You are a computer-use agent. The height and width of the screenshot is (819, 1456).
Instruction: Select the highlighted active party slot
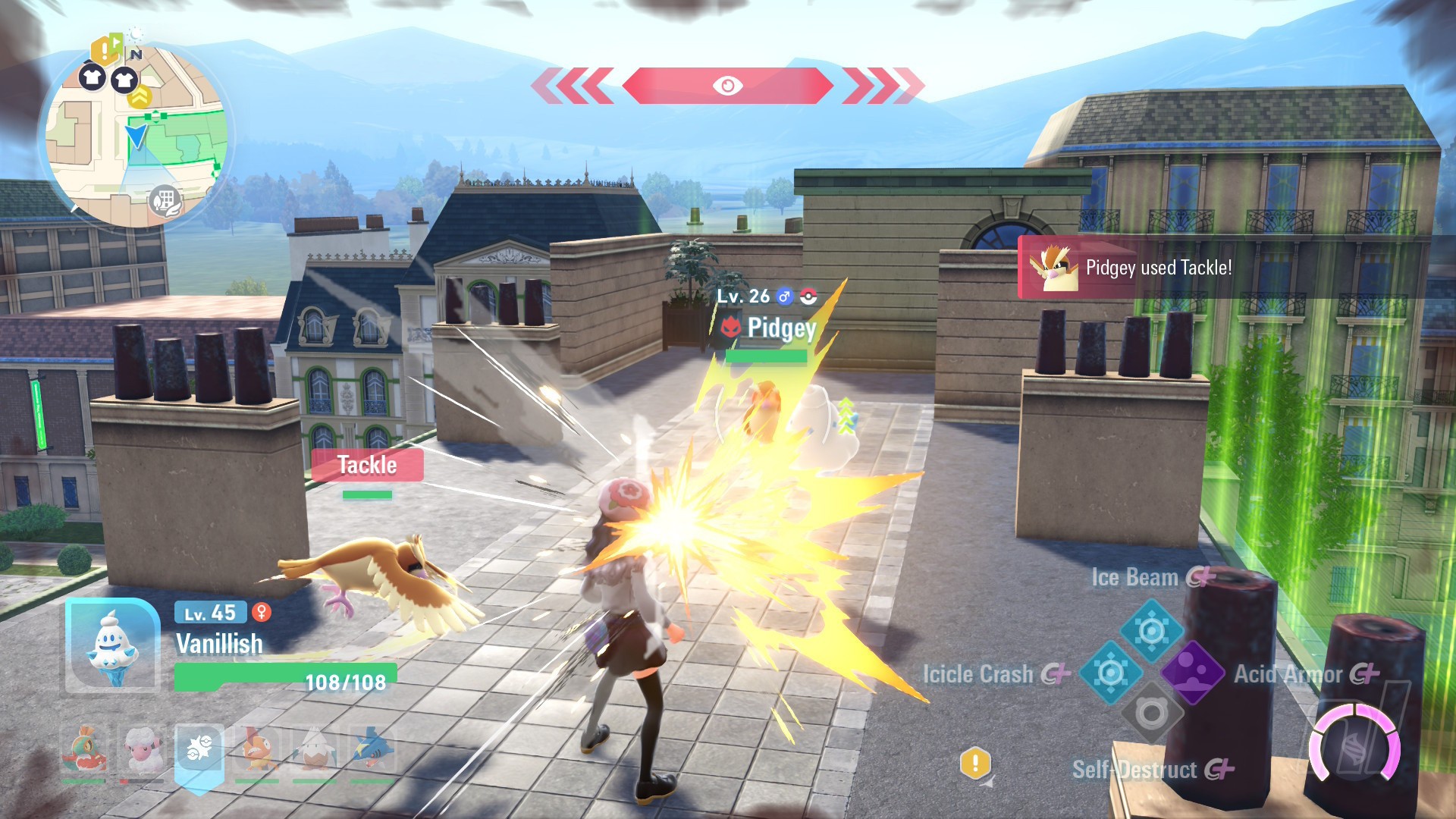pos(199,751)
